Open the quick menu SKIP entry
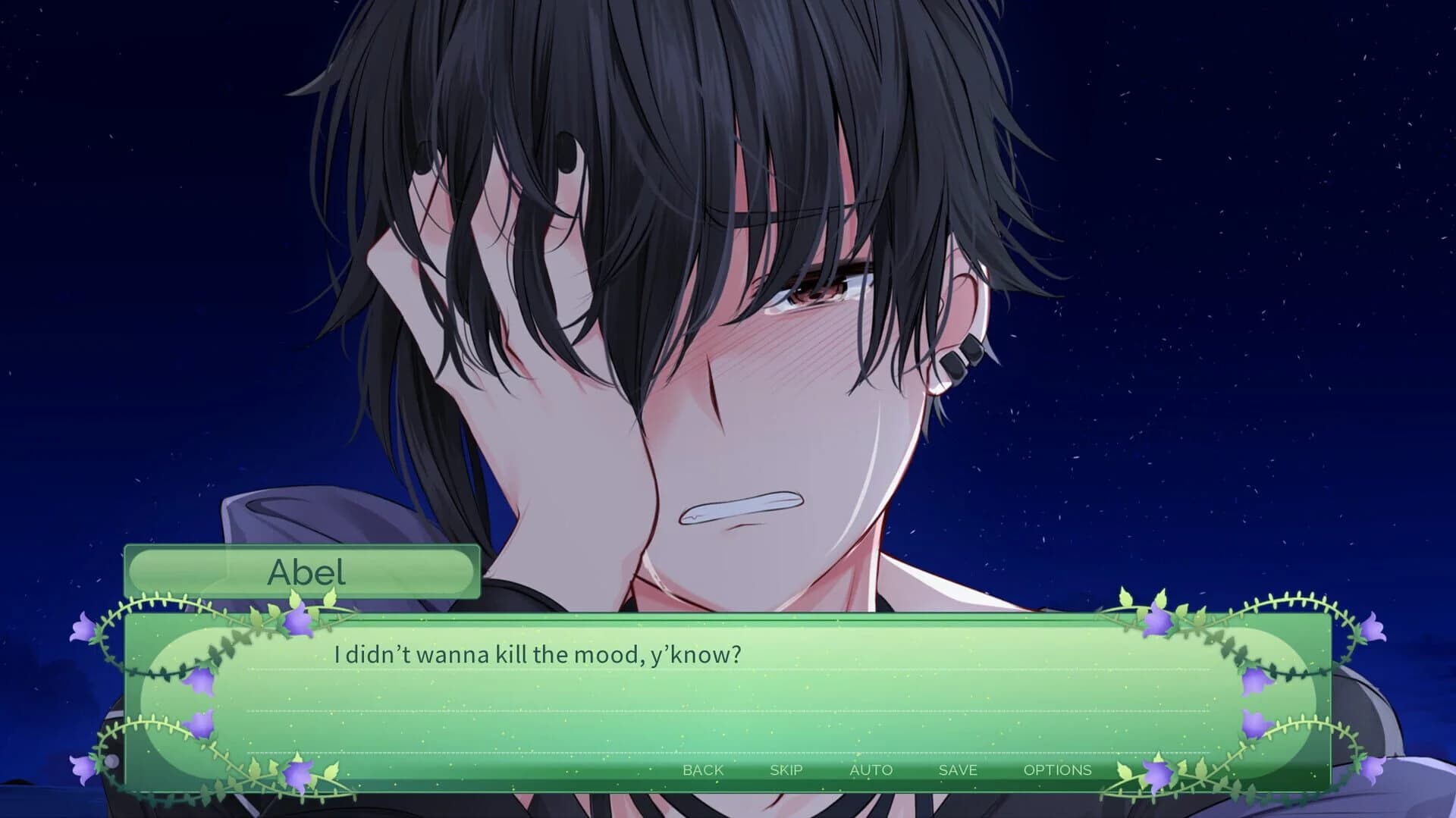 [786, 769]
